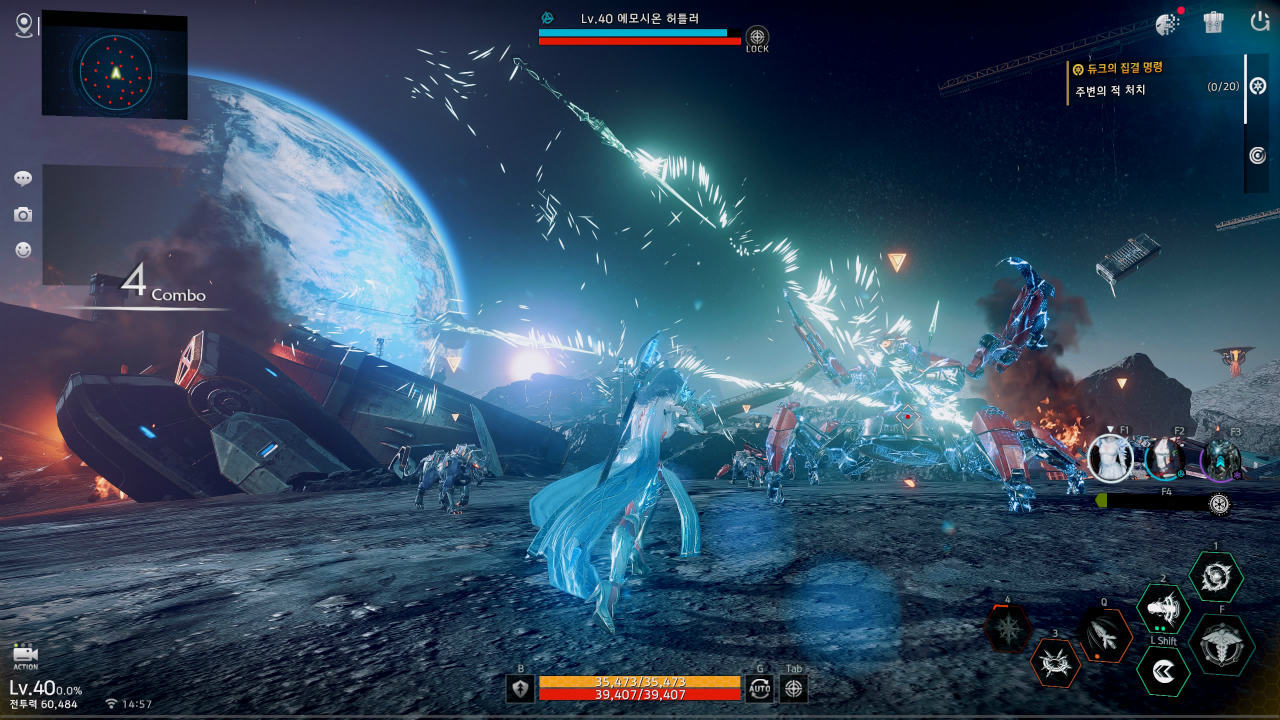Click the map location pin icon

coord(24,25)
